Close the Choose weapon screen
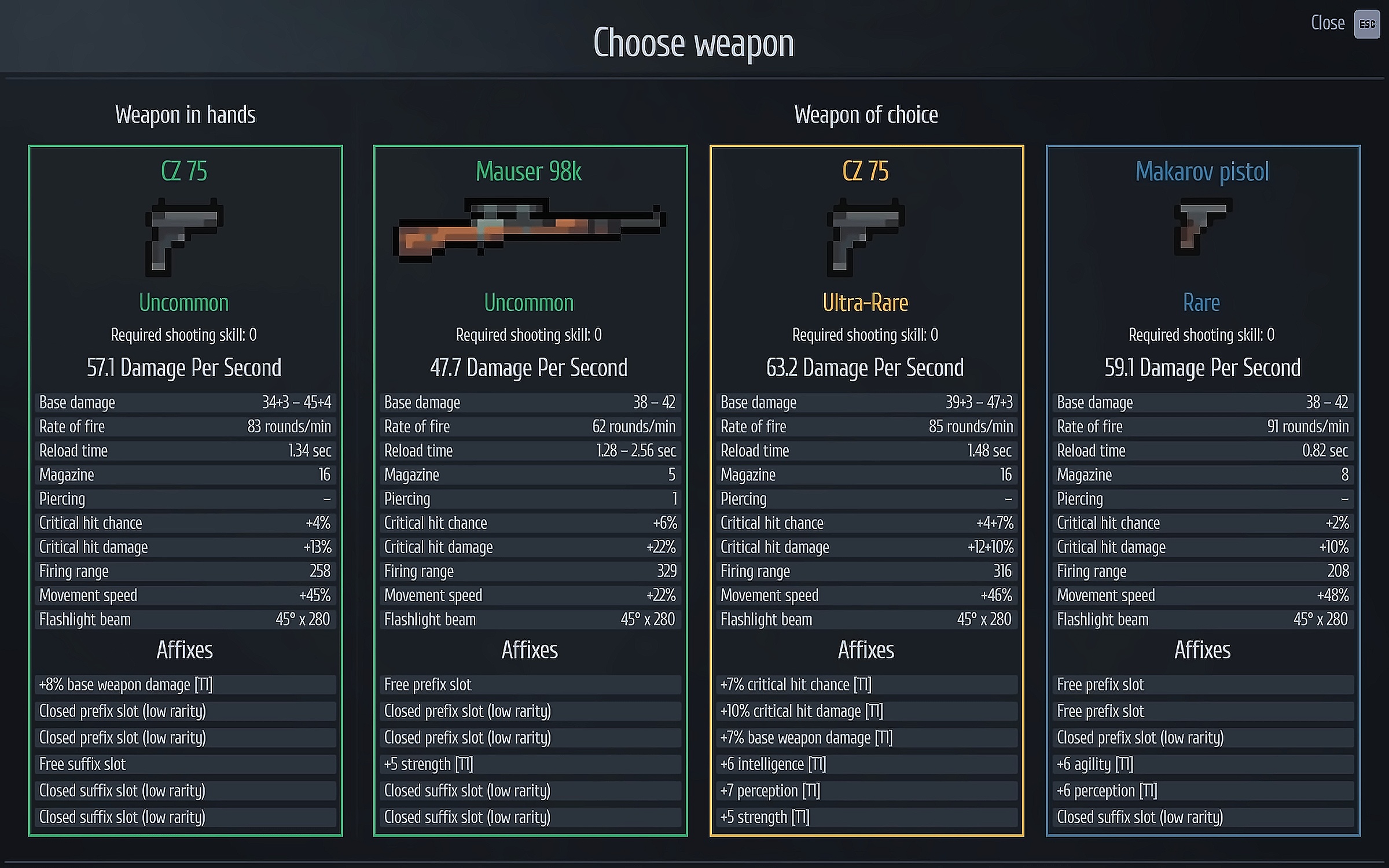The height and width of the screenshot is (868, 1389). [1366, 24]
